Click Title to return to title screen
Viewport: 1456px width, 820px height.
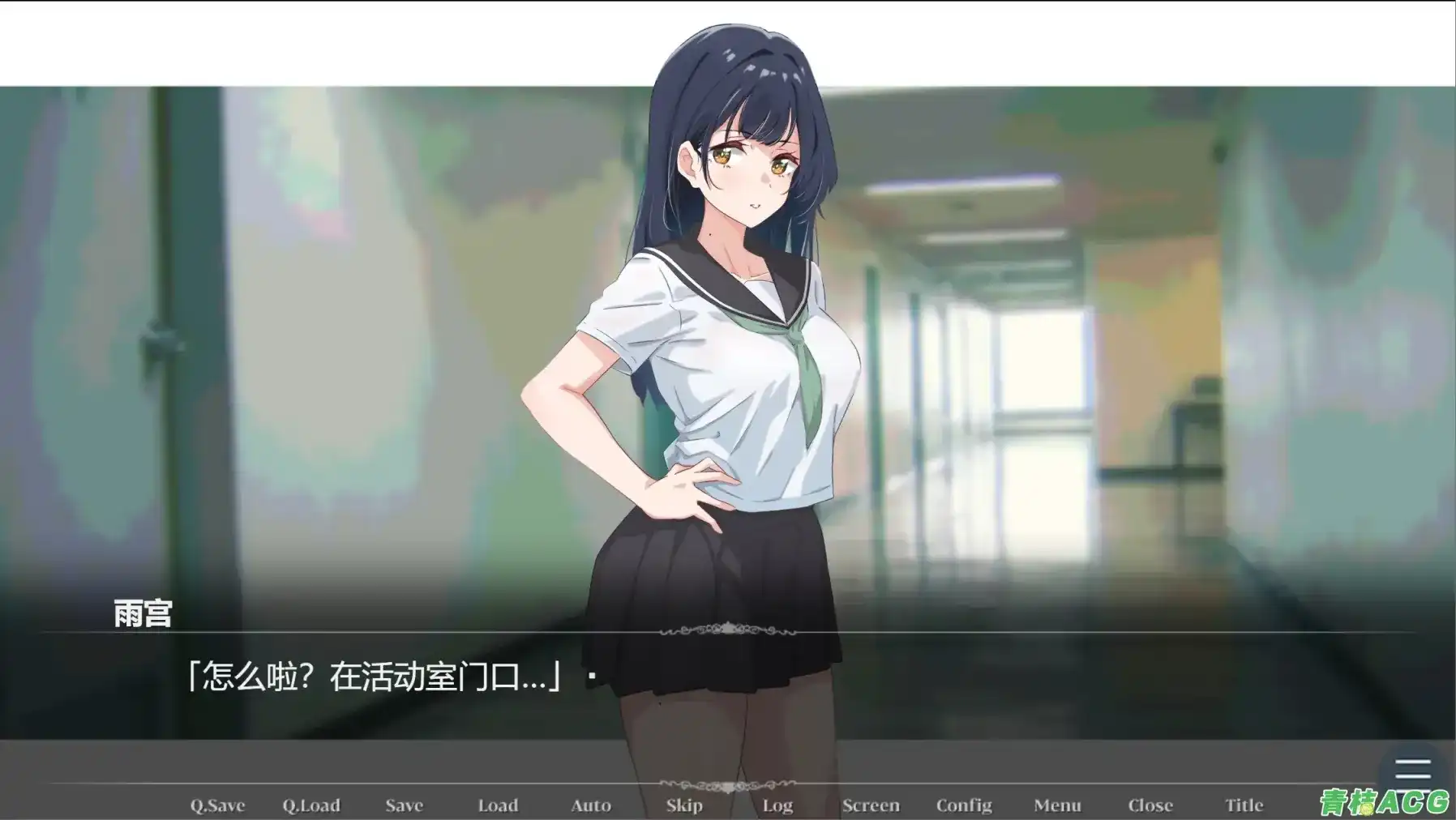[1244, 805]
